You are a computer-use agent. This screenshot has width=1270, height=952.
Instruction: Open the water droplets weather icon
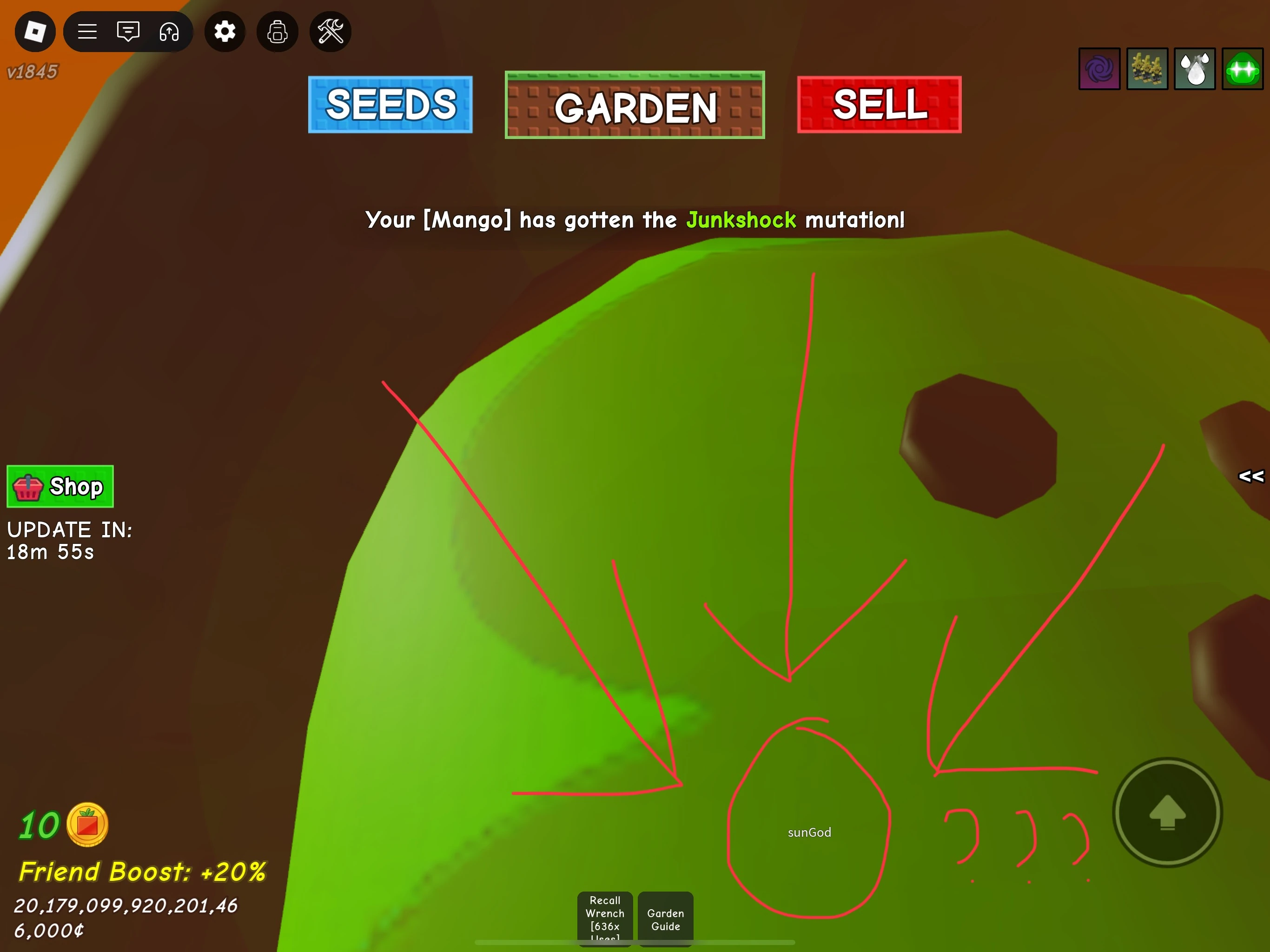[x=1194, y=69]
